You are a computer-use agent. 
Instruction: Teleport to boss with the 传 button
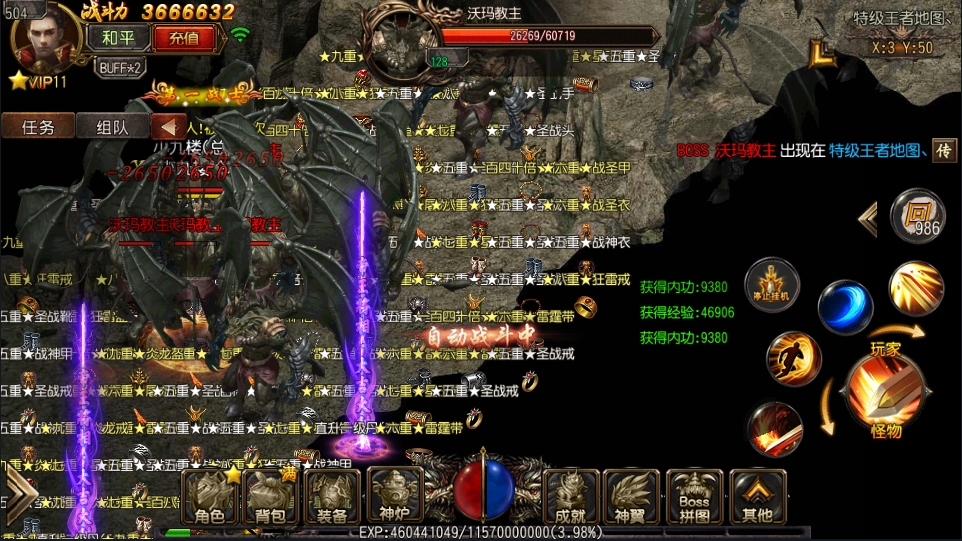click(x=944, y=150)
